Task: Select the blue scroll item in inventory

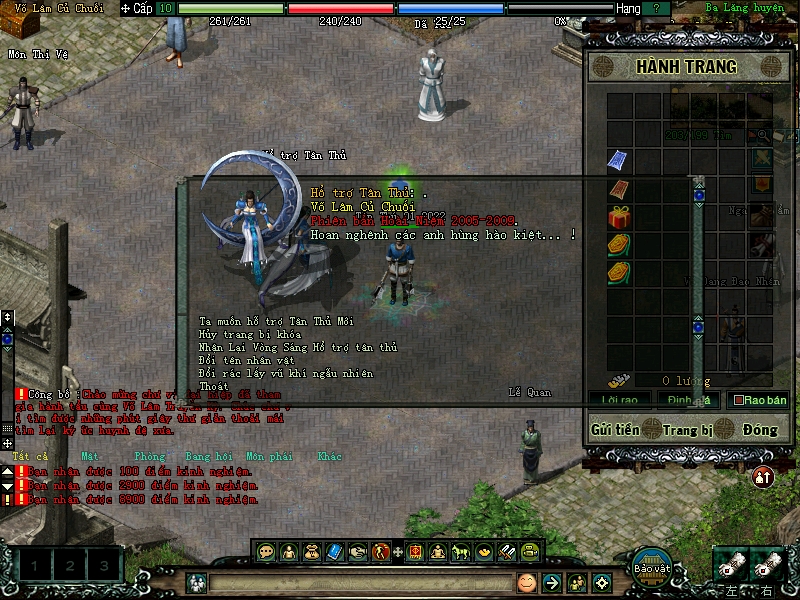Action: pos(619,160)
